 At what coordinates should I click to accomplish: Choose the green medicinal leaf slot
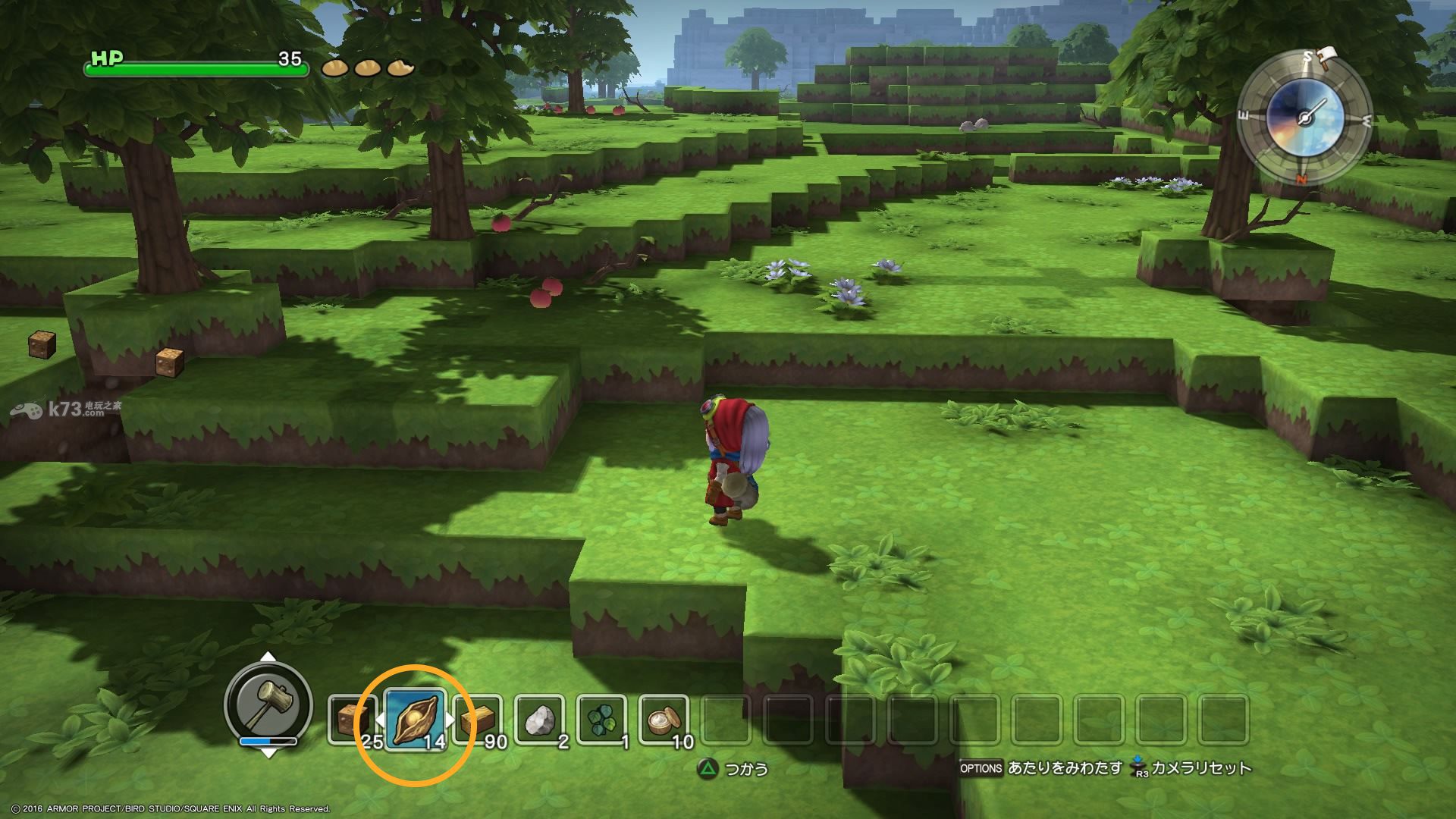point(602,720)
